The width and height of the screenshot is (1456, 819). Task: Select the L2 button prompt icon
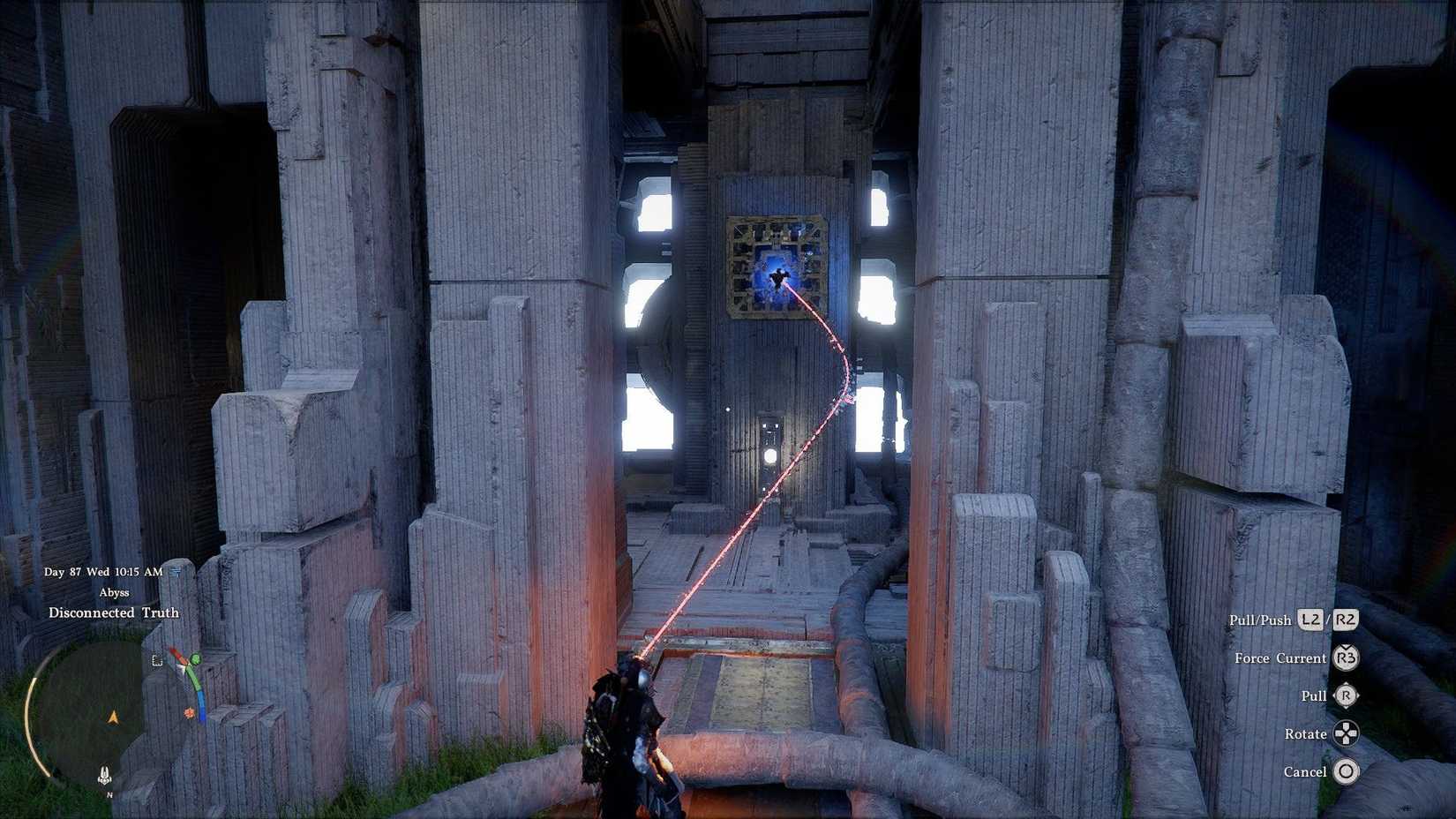1311,620
